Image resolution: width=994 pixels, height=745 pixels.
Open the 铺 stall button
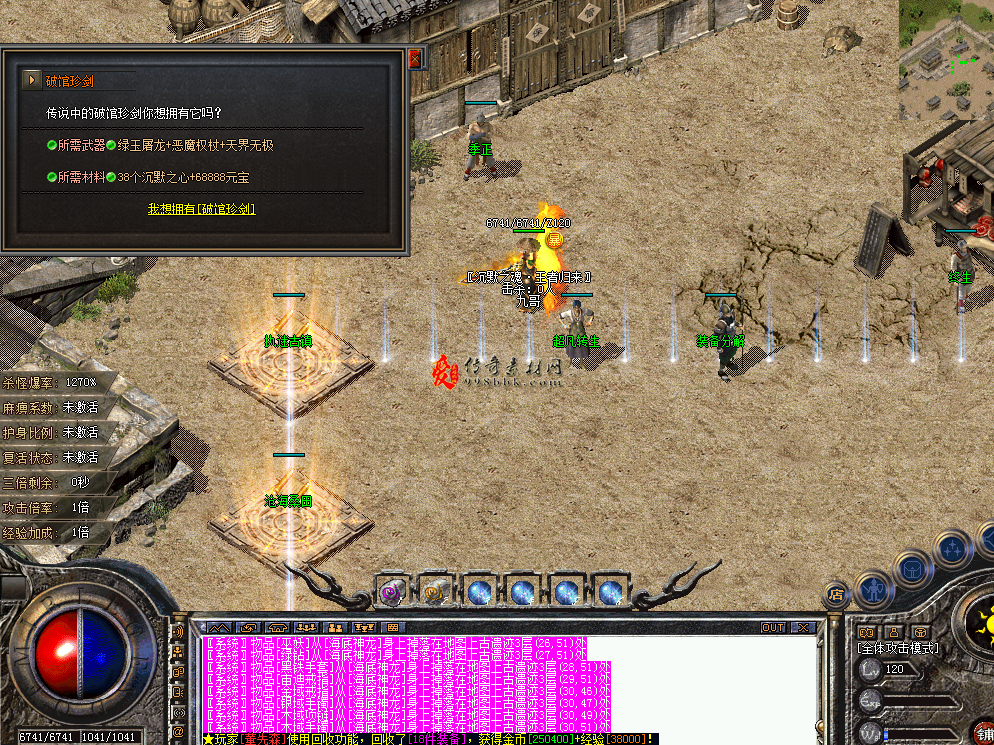tap(983, 733)
